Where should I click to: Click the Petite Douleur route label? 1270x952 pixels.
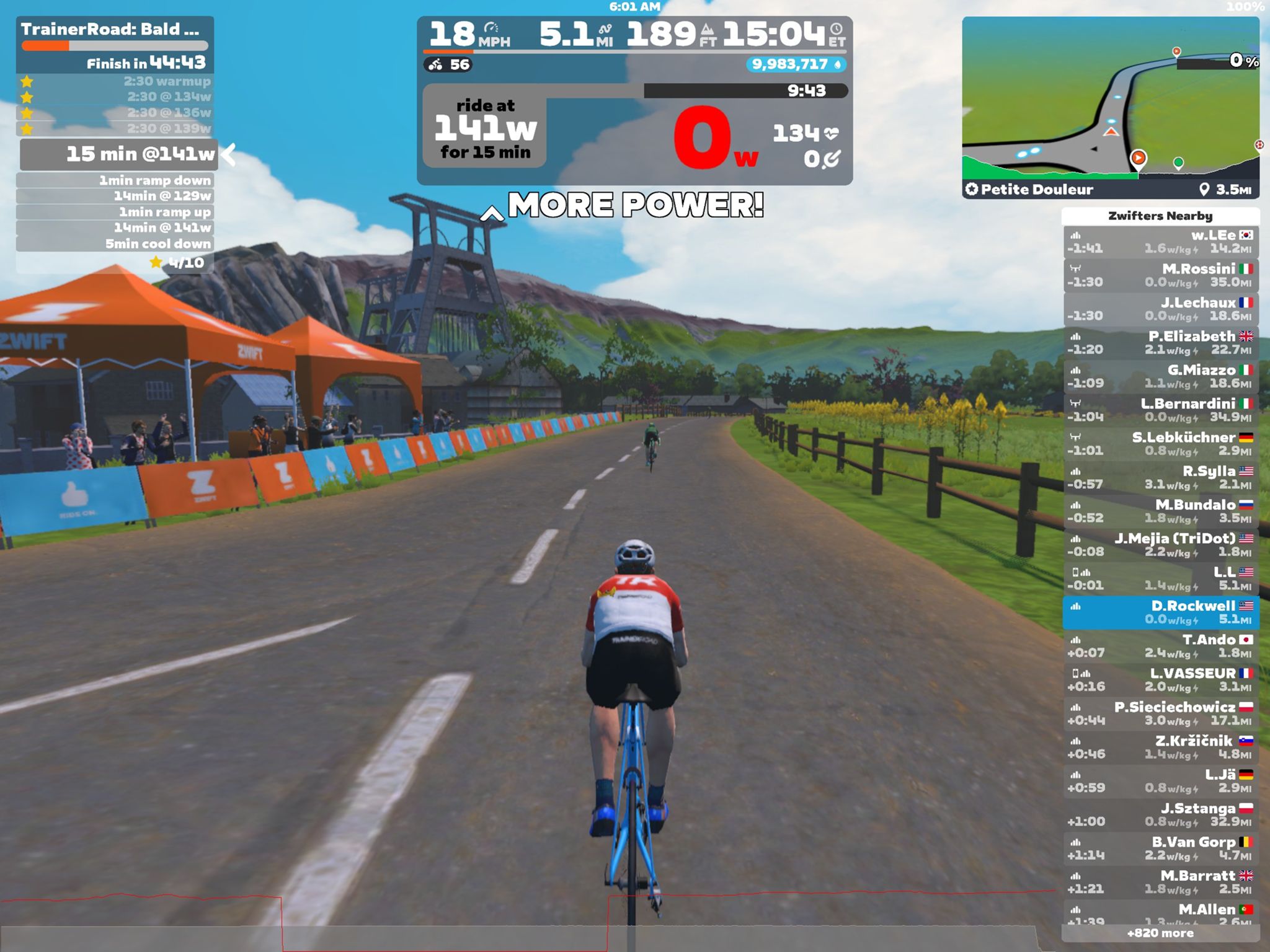click(1037, 190)
